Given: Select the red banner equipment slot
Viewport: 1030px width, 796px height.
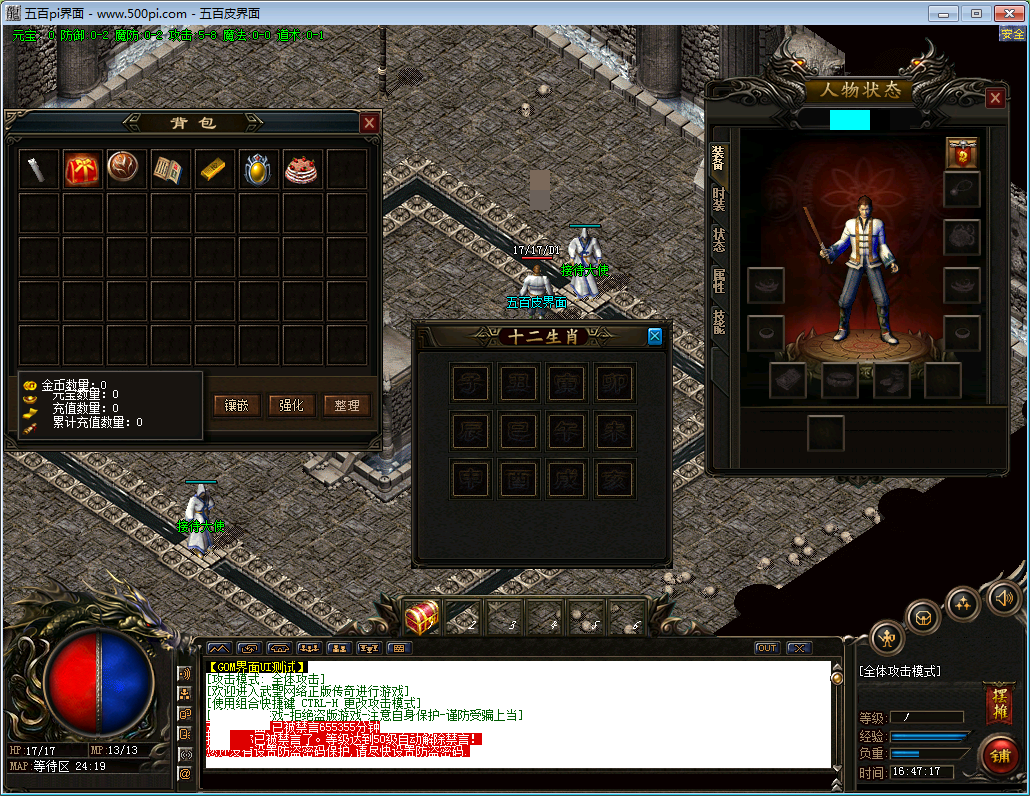Looking at the screenshot, I should coord(962,153).
